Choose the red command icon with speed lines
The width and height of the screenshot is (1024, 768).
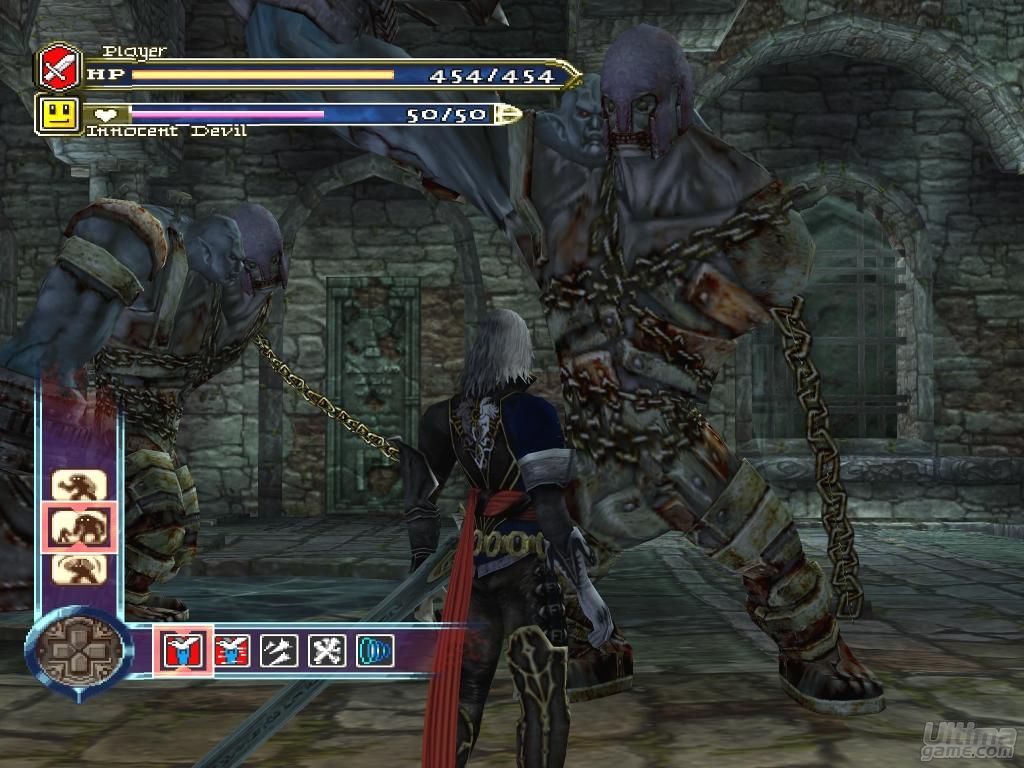(x=233, y=651)
